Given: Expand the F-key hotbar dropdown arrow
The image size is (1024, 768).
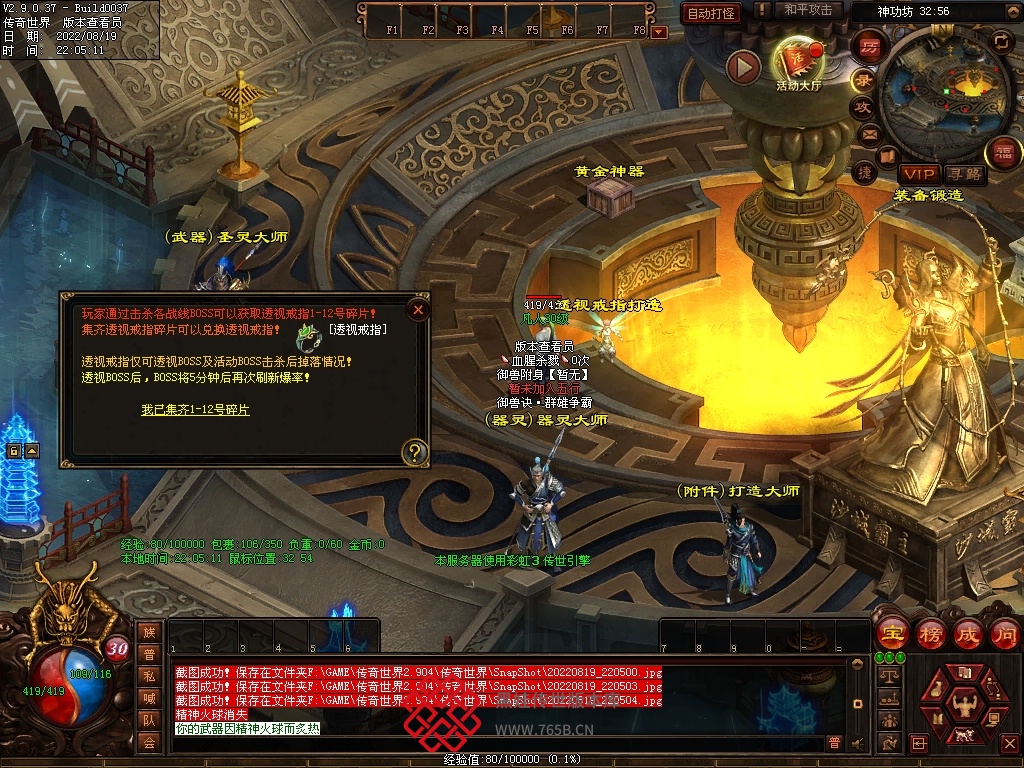Looking at the screenshot, I should (658, 32).
